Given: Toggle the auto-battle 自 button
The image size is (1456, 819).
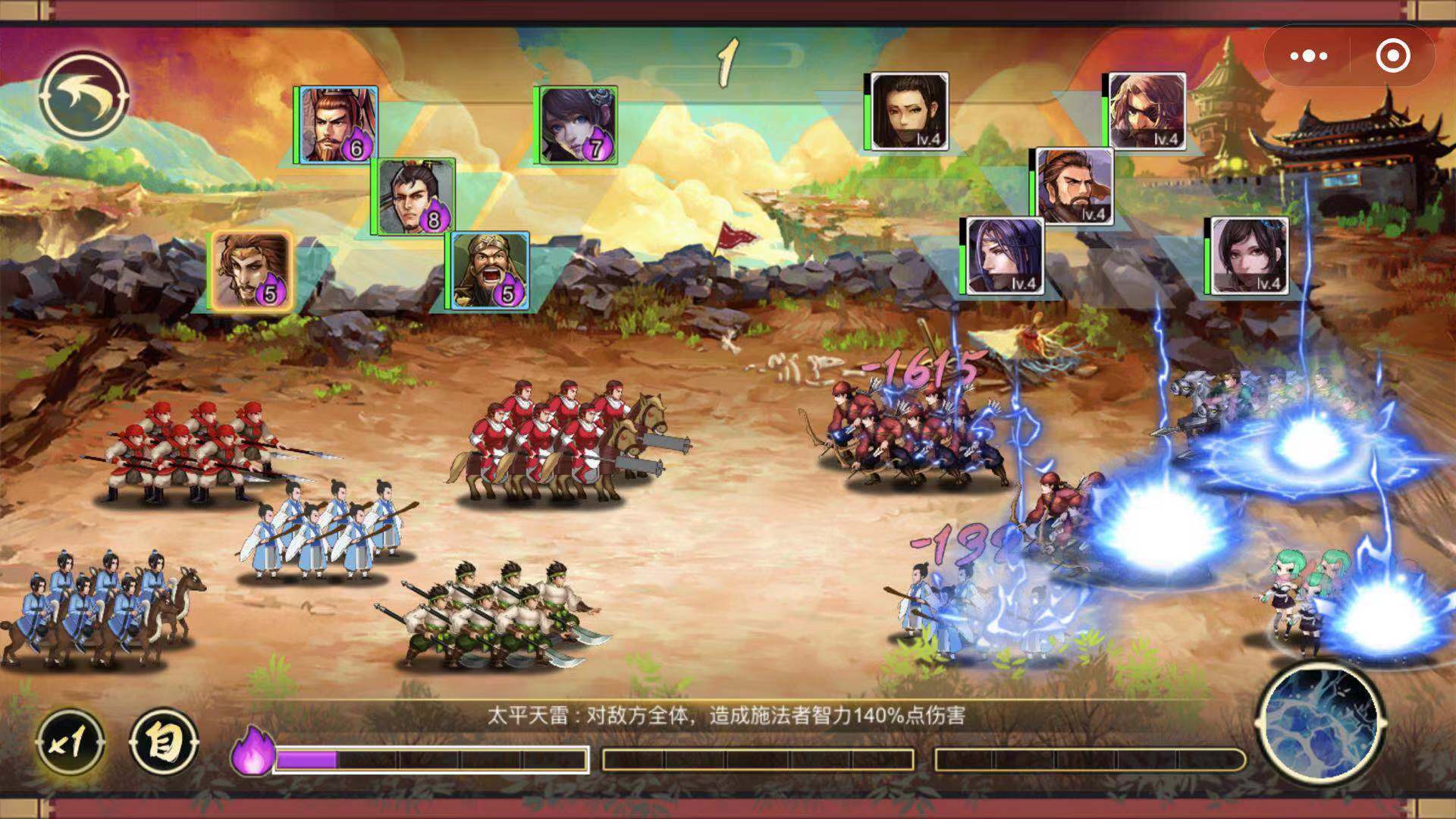Looking at the screenshot, I should (165, 742).
